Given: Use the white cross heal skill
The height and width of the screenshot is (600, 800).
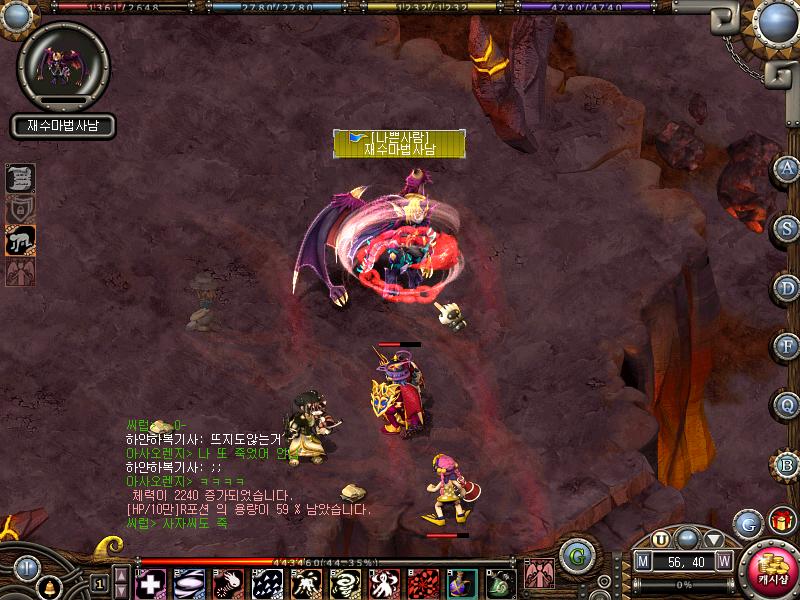Looking at the screenshot, I should (x=151, y=583).
